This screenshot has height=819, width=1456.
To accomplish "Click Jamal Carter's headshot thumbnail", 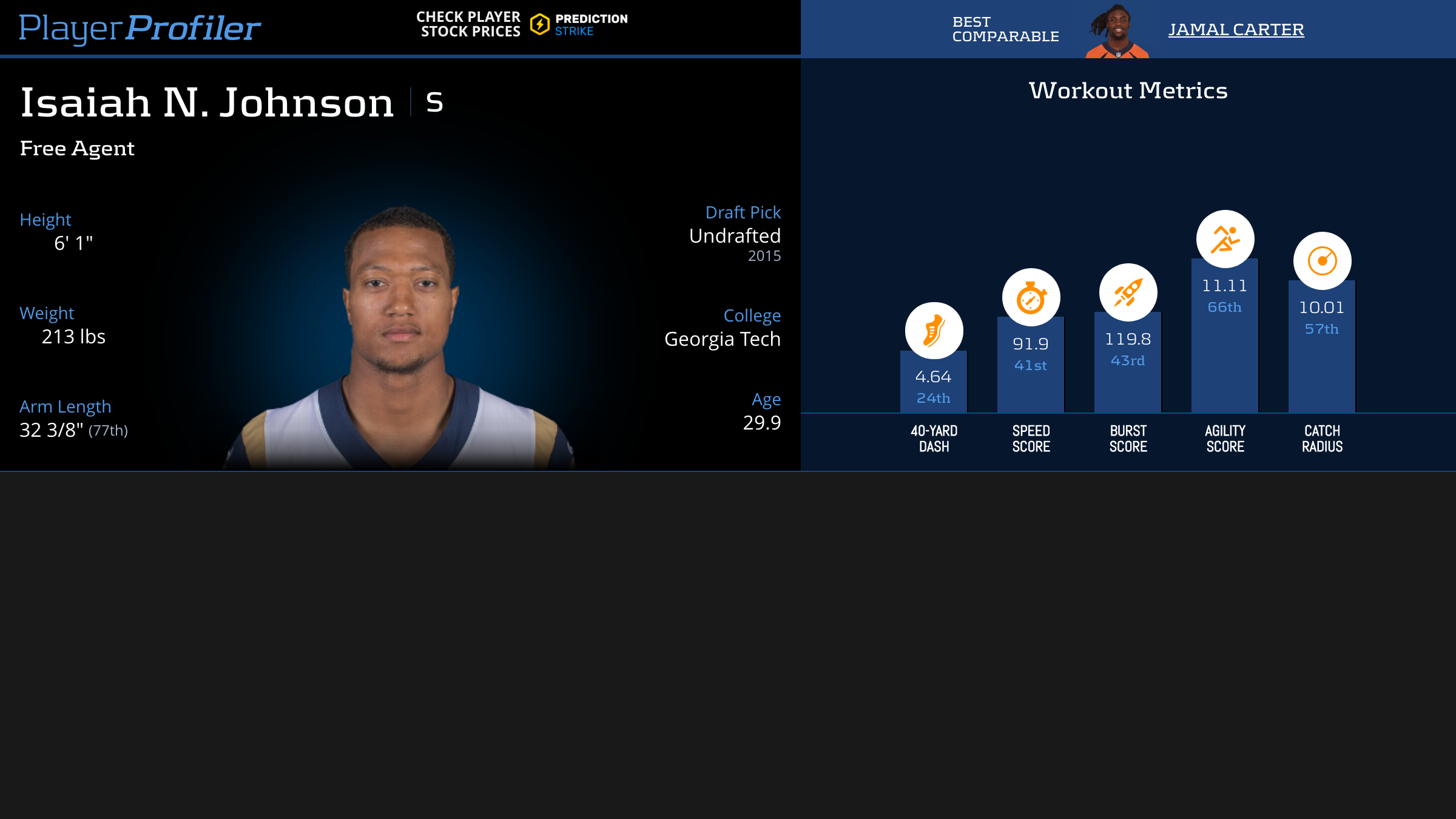I will point(1117,32).
